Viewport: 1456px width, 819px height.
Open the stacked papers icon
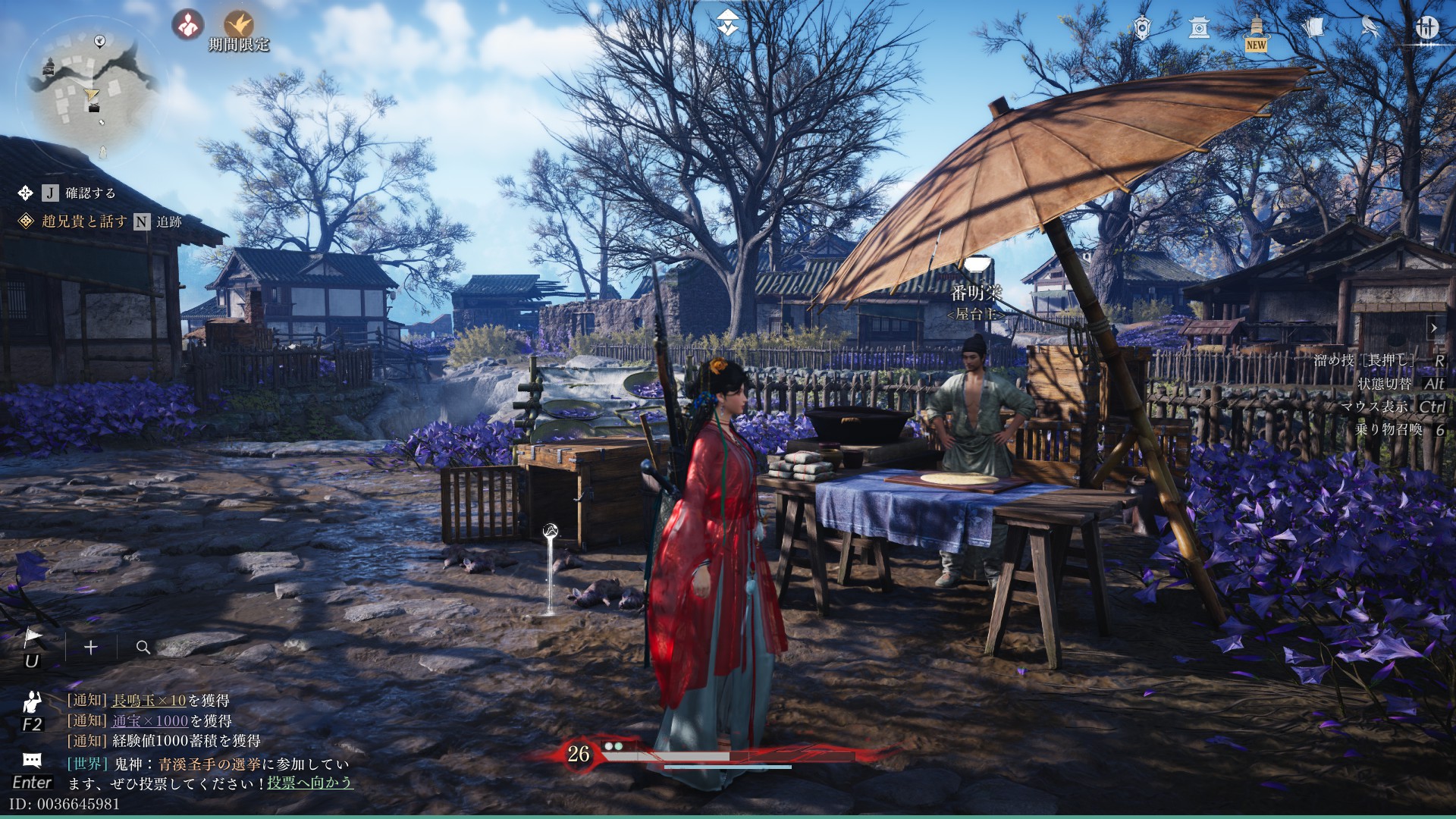tap(1313, 27)
